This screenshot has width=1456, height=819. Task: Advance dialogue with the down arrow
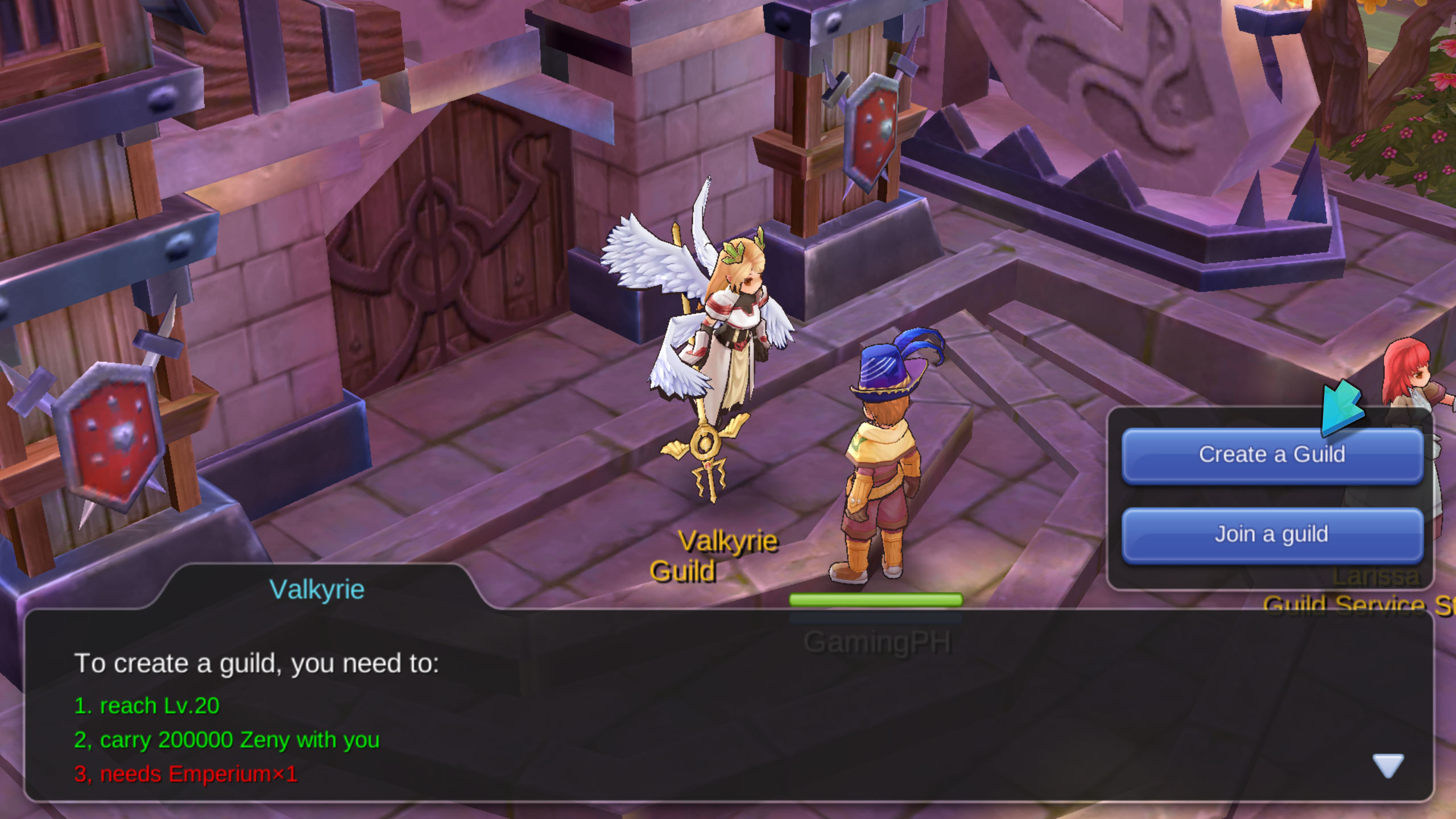click(x=1388, y=765)
